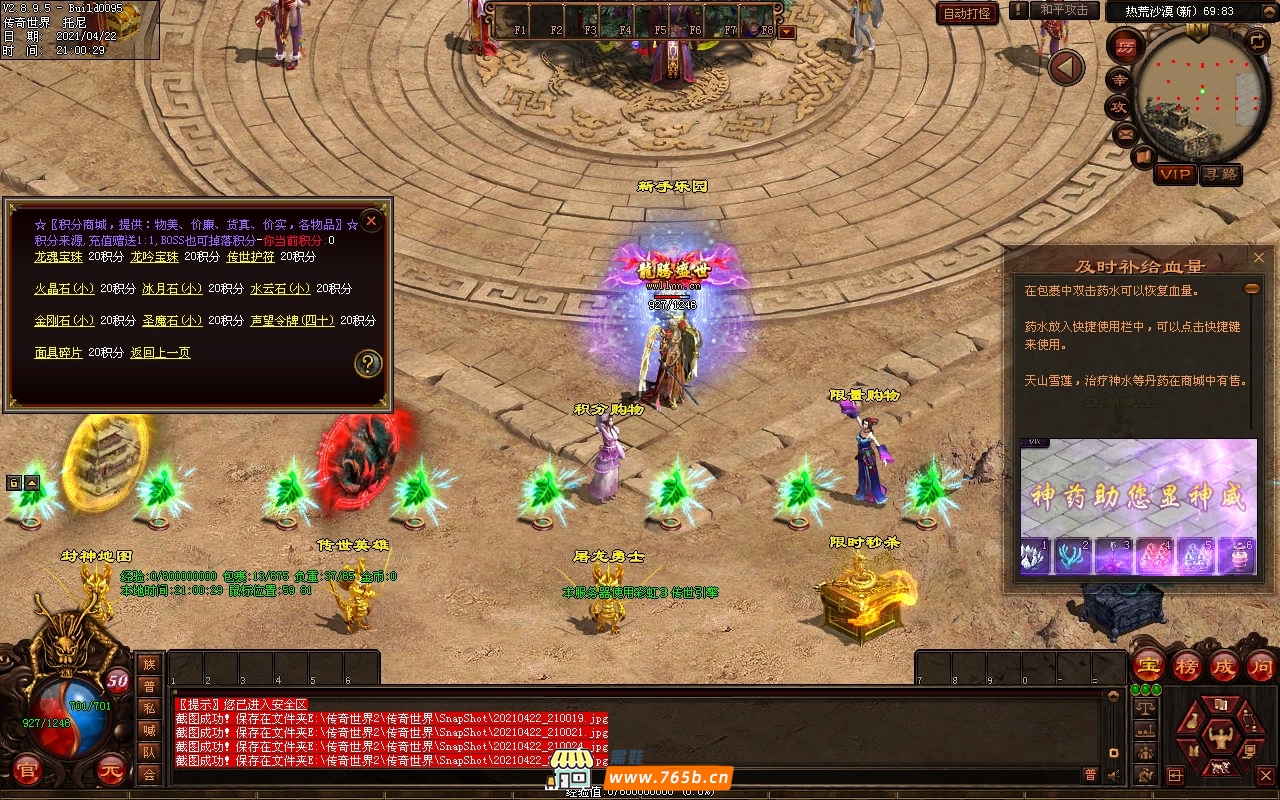Buy 龙魂宝珠 from the points shop
1280x800 pixels.
[x=58, y=257]
